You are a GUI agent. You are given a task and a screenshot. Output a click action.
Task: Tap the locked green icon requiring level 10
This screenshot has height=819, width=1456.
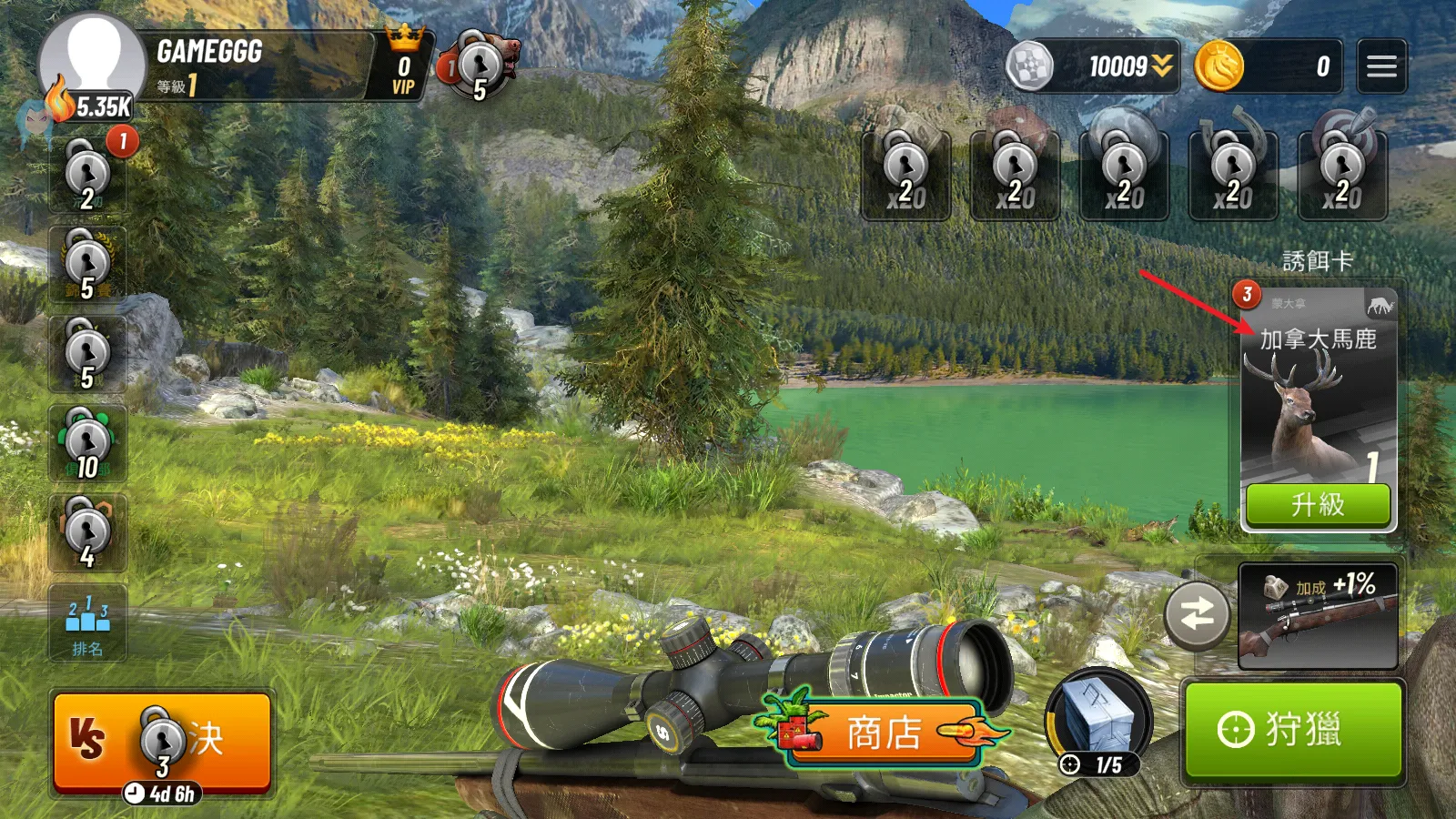coord(88,443)
